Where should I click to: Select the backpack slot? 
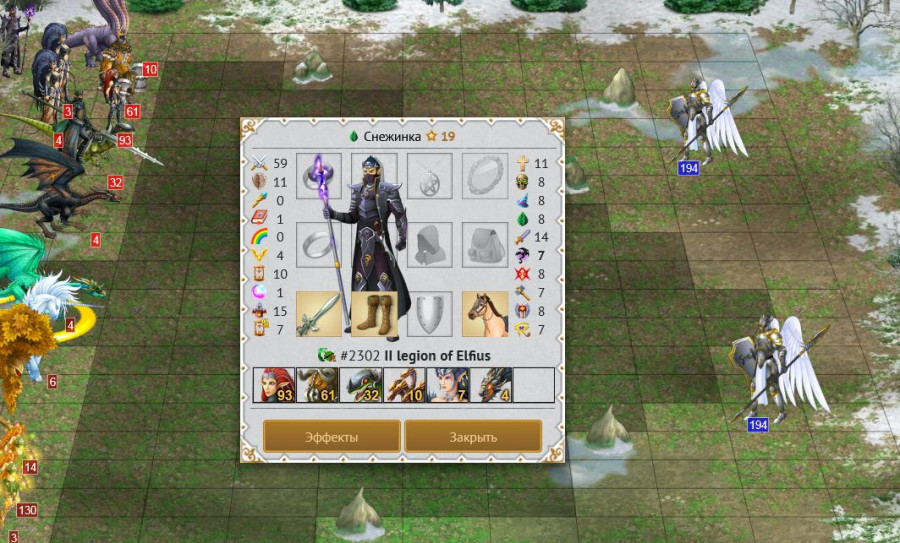pyautogui.click(x=485, y=245)
